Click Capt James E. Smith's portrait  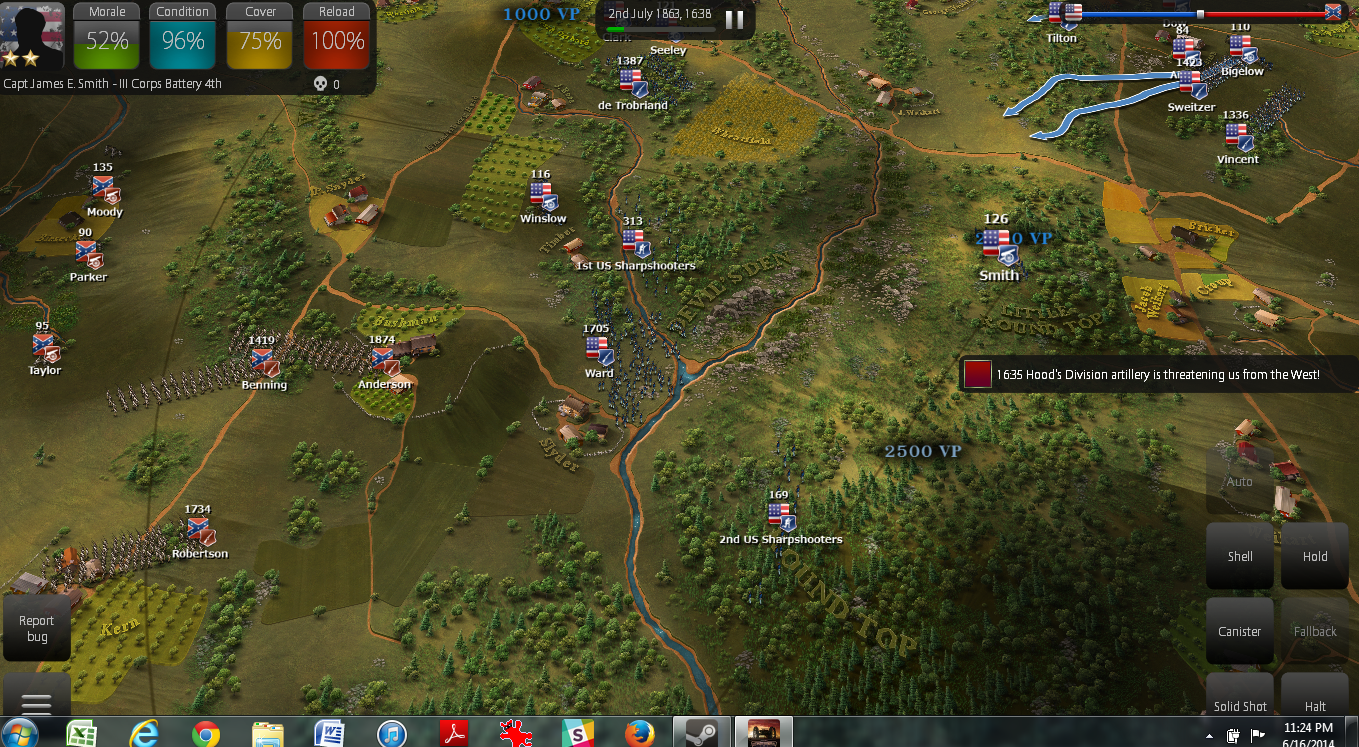click(x=30, y=35)
